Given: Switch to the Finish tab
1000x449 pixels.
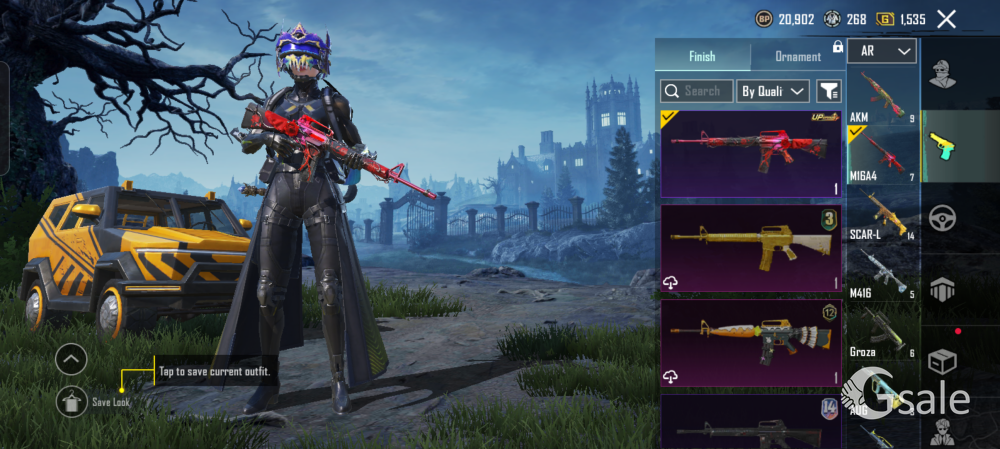Looking at the screenshot, I should [702, 56].
